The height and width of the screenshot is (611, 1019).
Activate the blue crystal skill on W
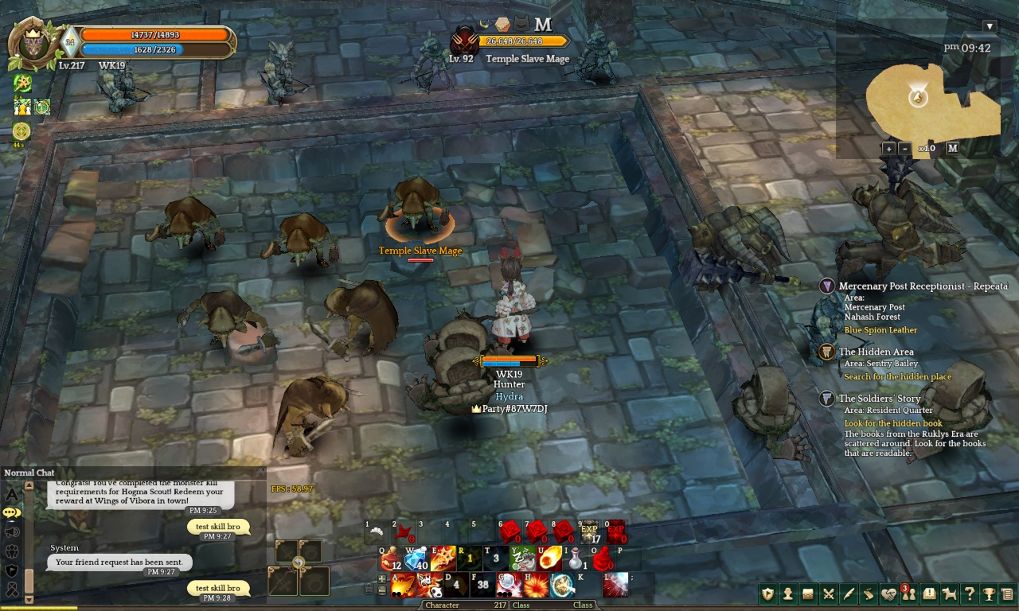pos(415,560)
